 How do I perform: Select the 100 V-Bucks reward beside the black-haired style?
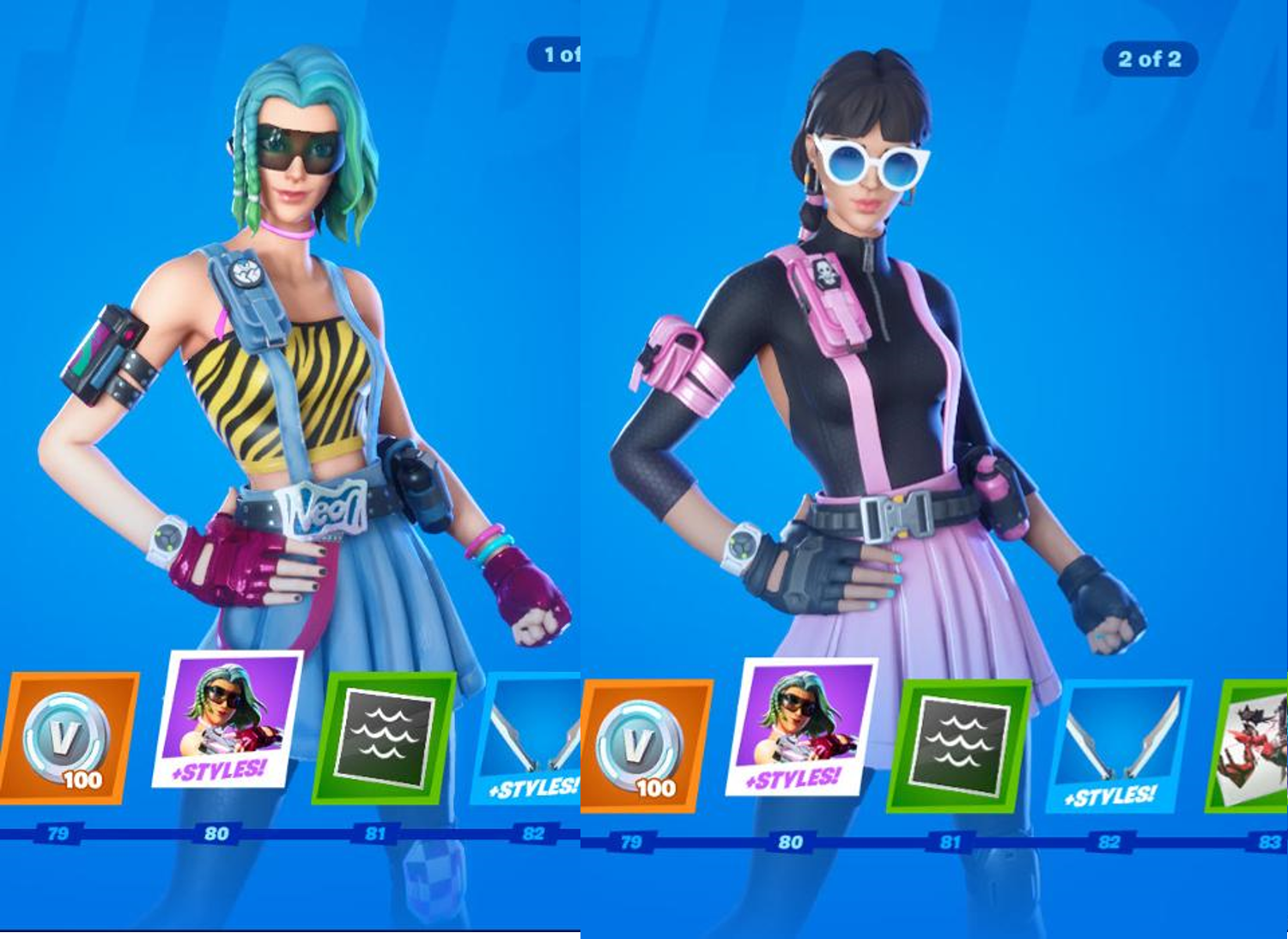click(646, 746)
